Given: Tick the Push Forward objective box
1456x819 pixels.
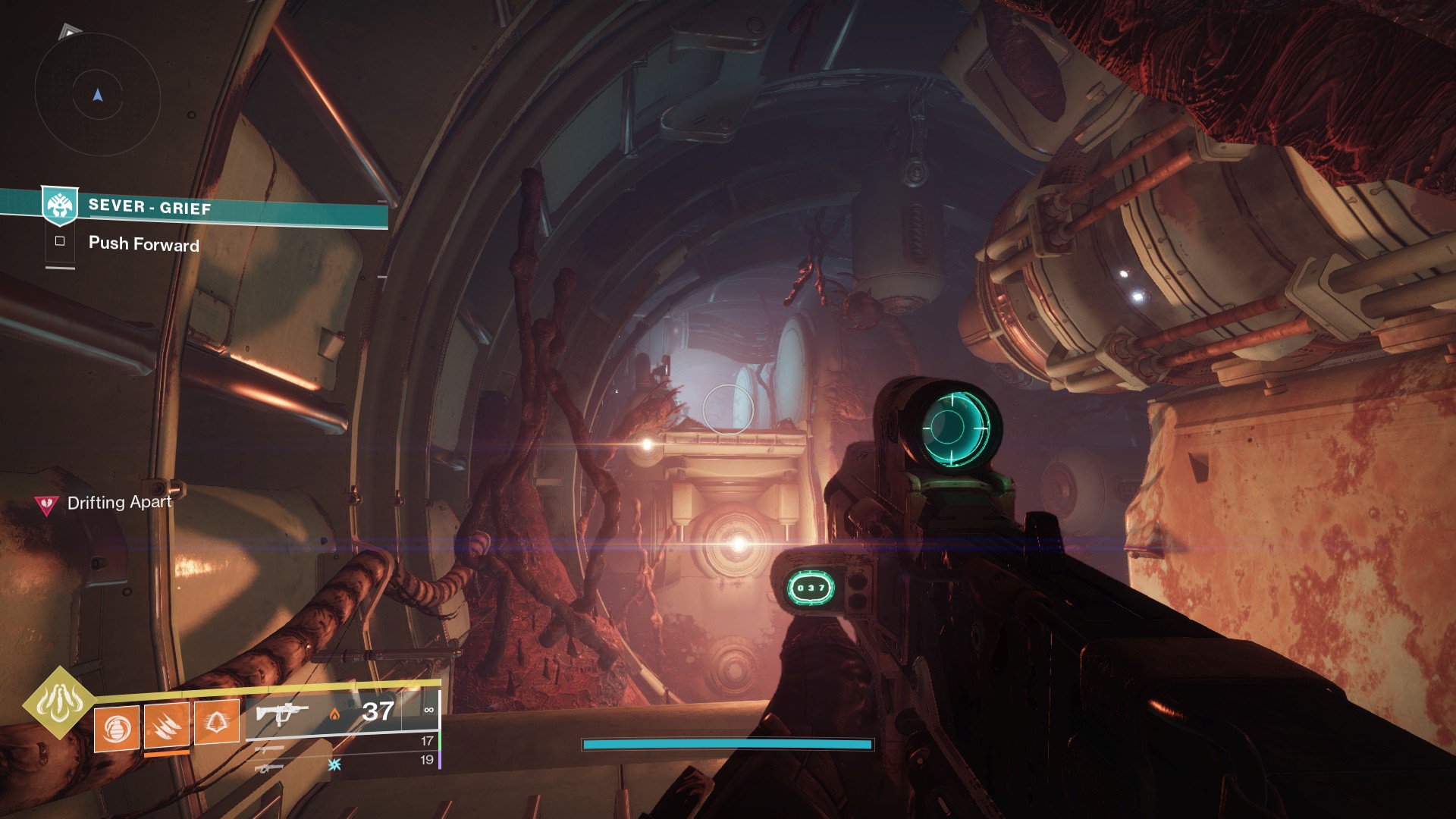Looking at the screenshot, I should click(x=60, y=241).
